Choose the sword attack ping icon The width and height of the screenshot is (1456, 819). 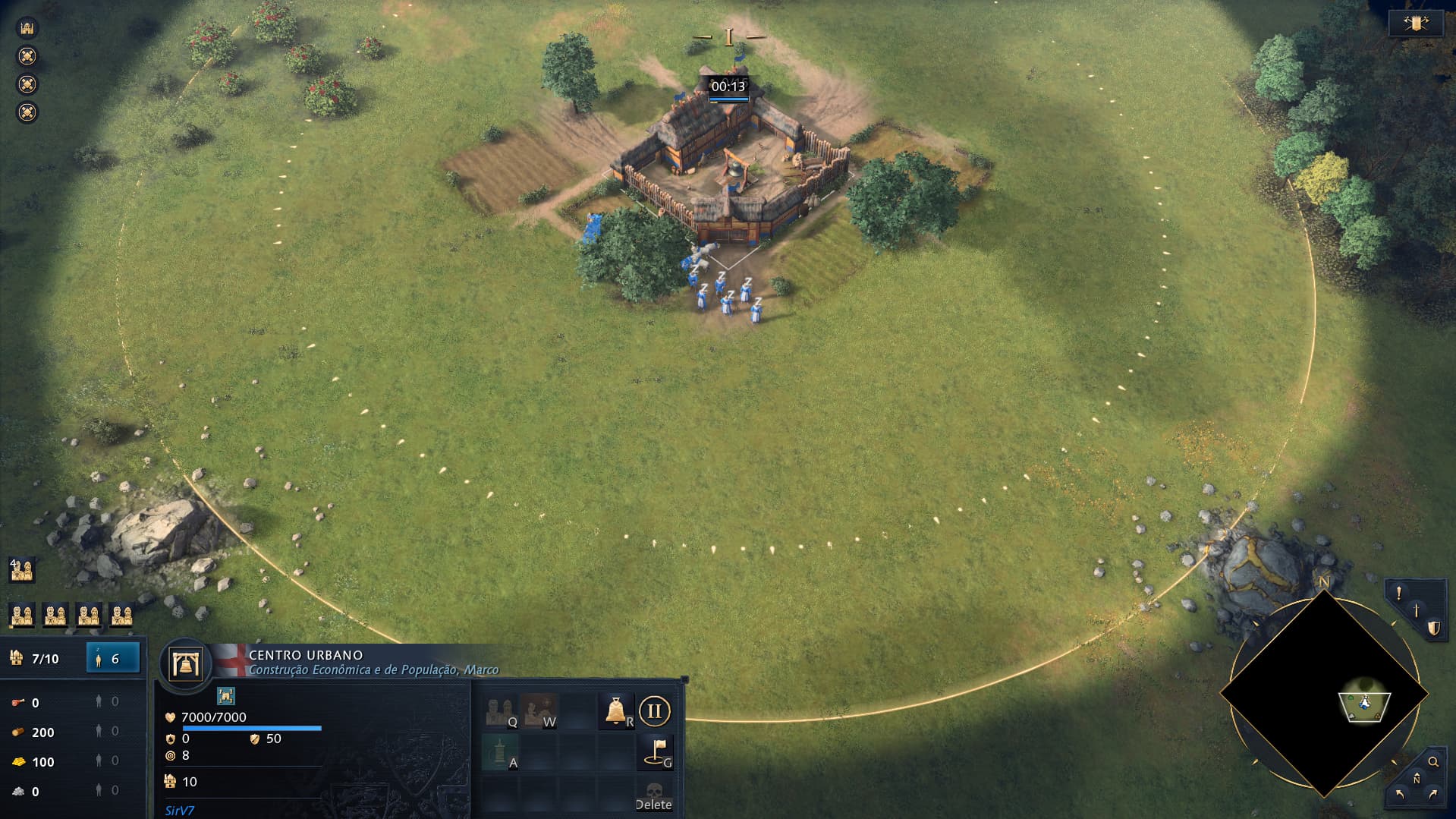(1416, 610)
